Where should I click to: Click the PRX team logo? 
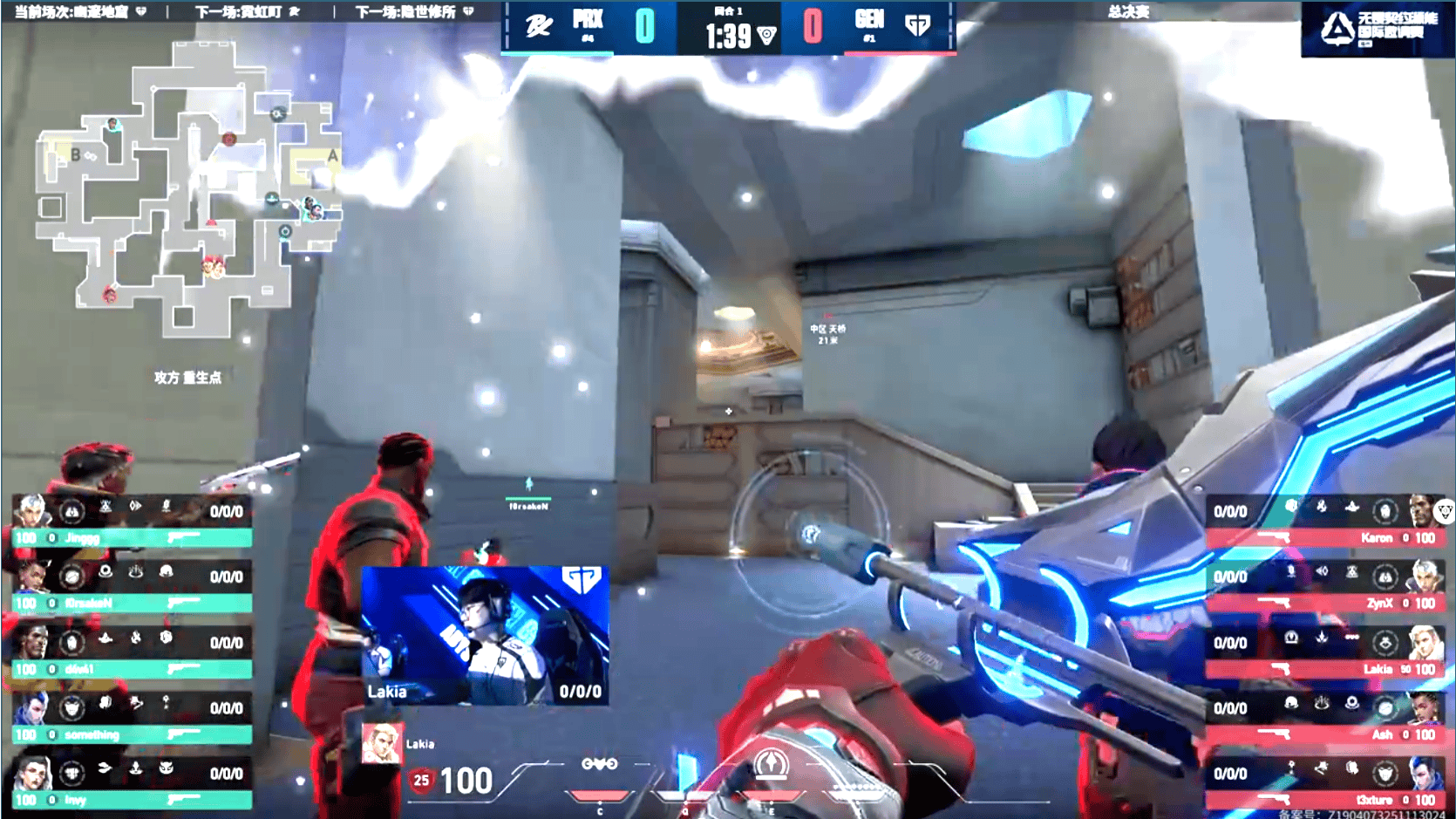click(x=539, y=26)
